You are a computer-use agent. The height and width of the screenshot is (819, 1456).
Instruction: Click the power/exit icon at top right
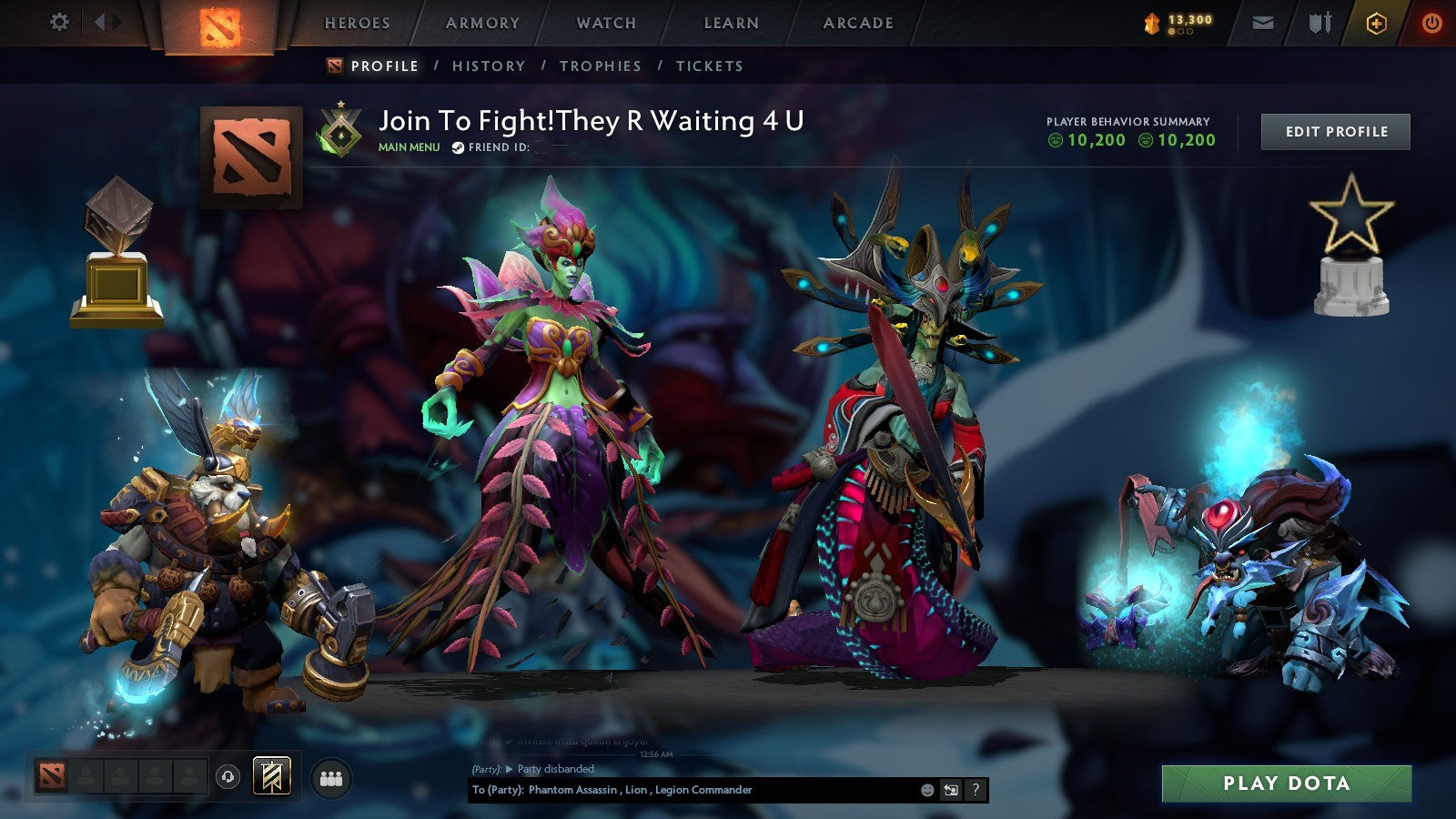tap(1431, 23)
